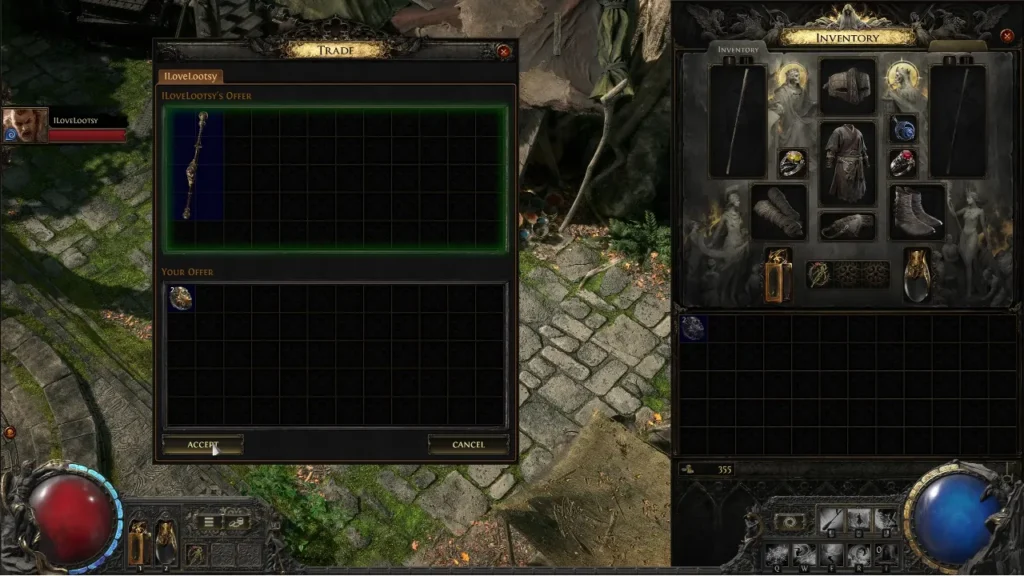Viewport: 1024px width, 576px height.
Task: Click ILoveLootsy's party portrait
Action: pos(25,126)
